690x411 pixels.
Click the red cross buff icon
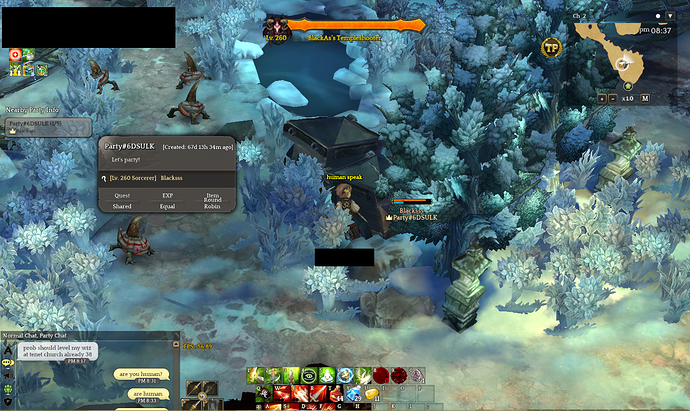pos(15,54)
